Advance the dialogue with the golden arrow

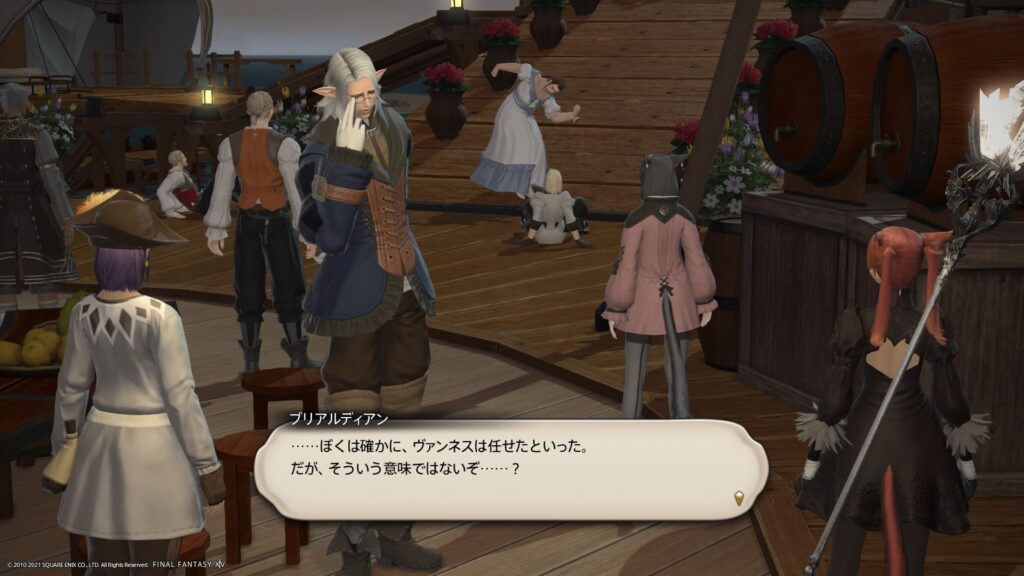tap(739, 497)
